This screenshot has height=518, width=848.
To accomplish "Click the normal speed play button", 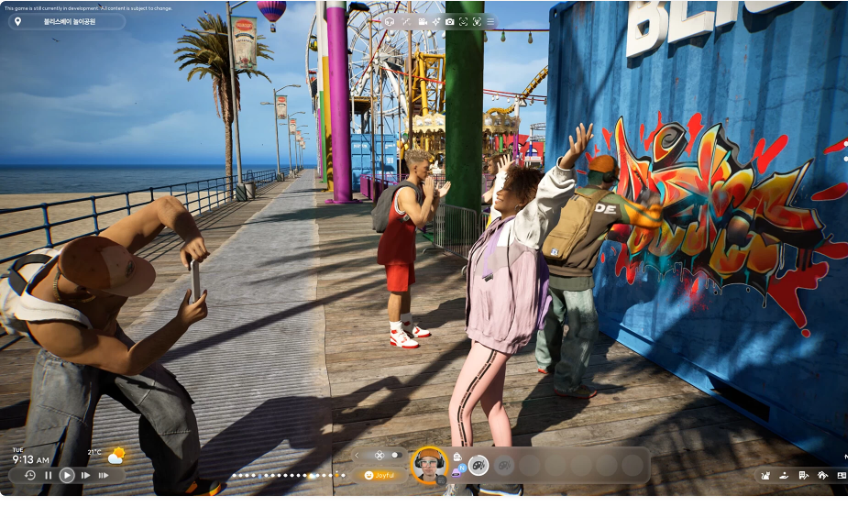I will 67,475.
